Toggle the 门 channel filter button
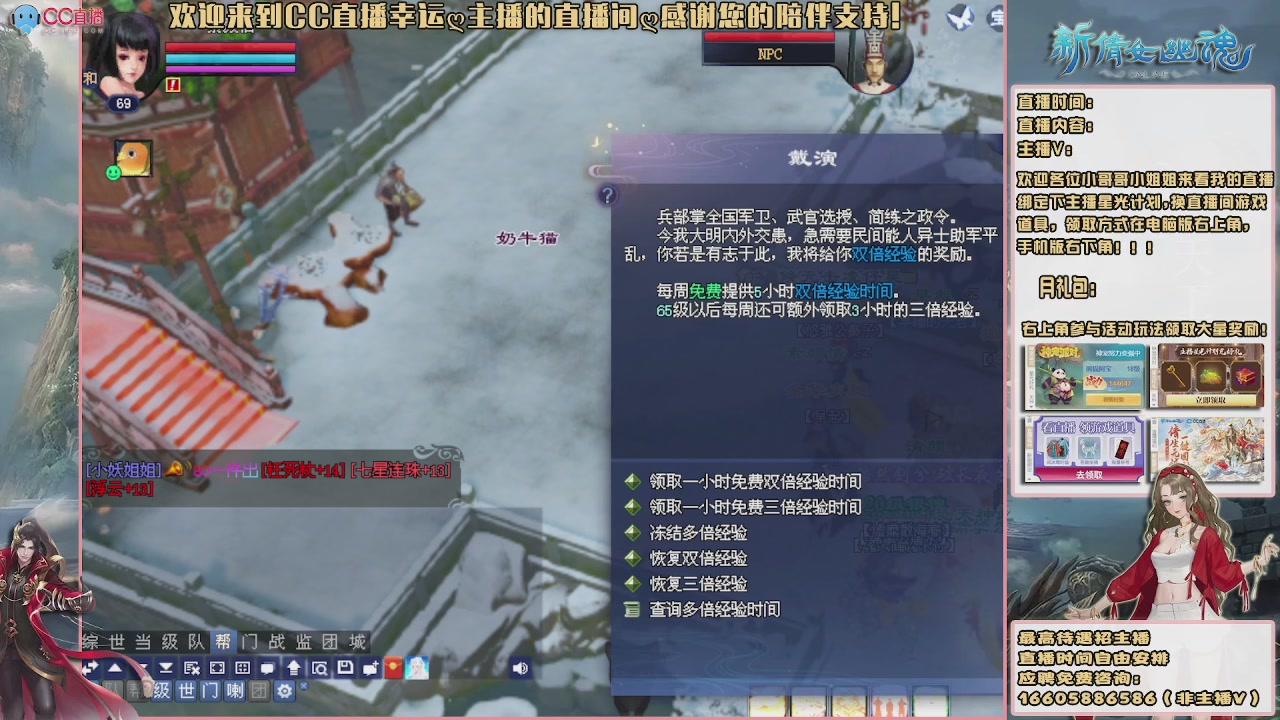This screenshot has width=1280, height=720. 208,690
